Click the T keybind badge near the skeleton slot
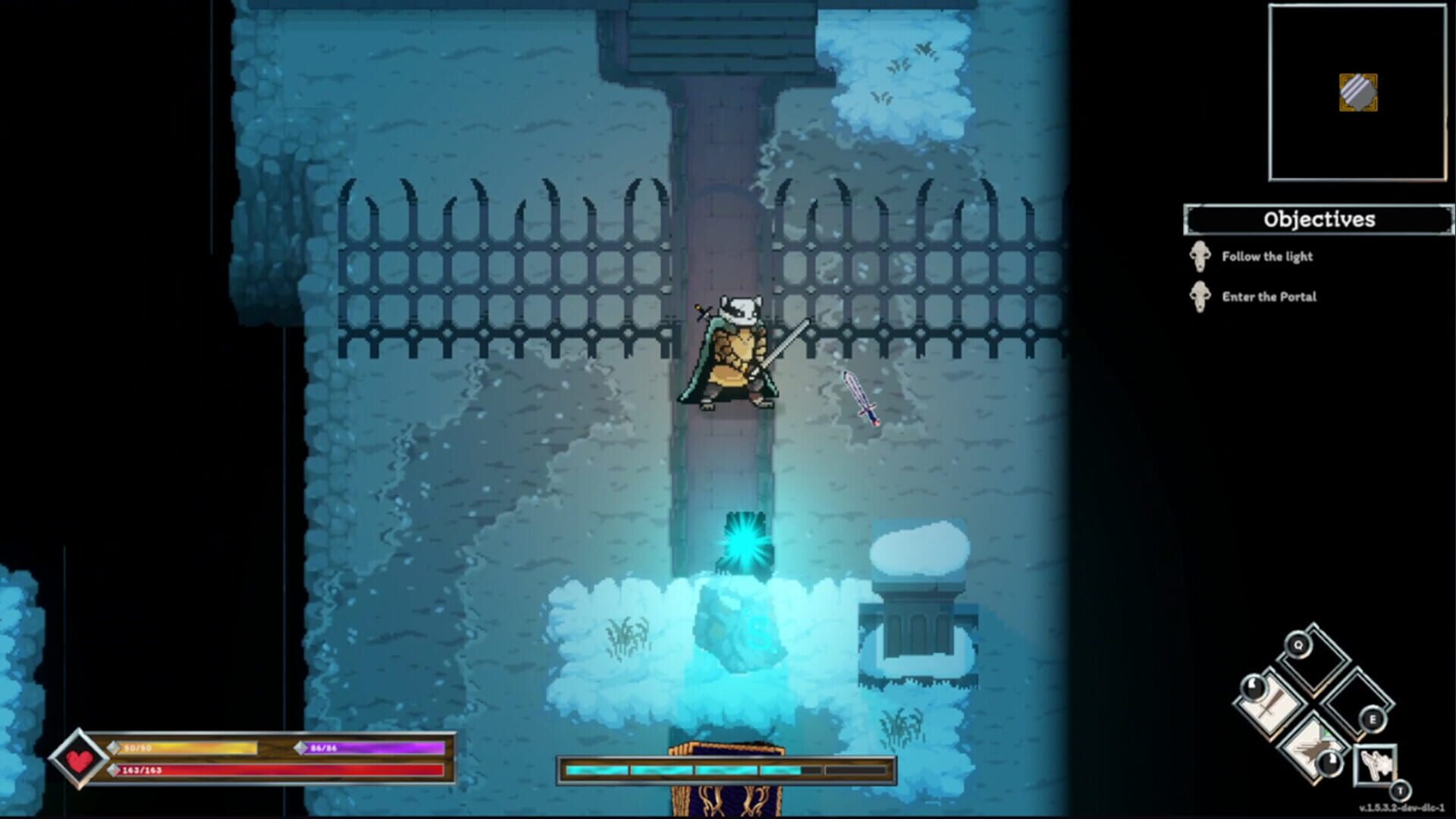Screen dimensions: 1456x819 [x=1401, y=791]
